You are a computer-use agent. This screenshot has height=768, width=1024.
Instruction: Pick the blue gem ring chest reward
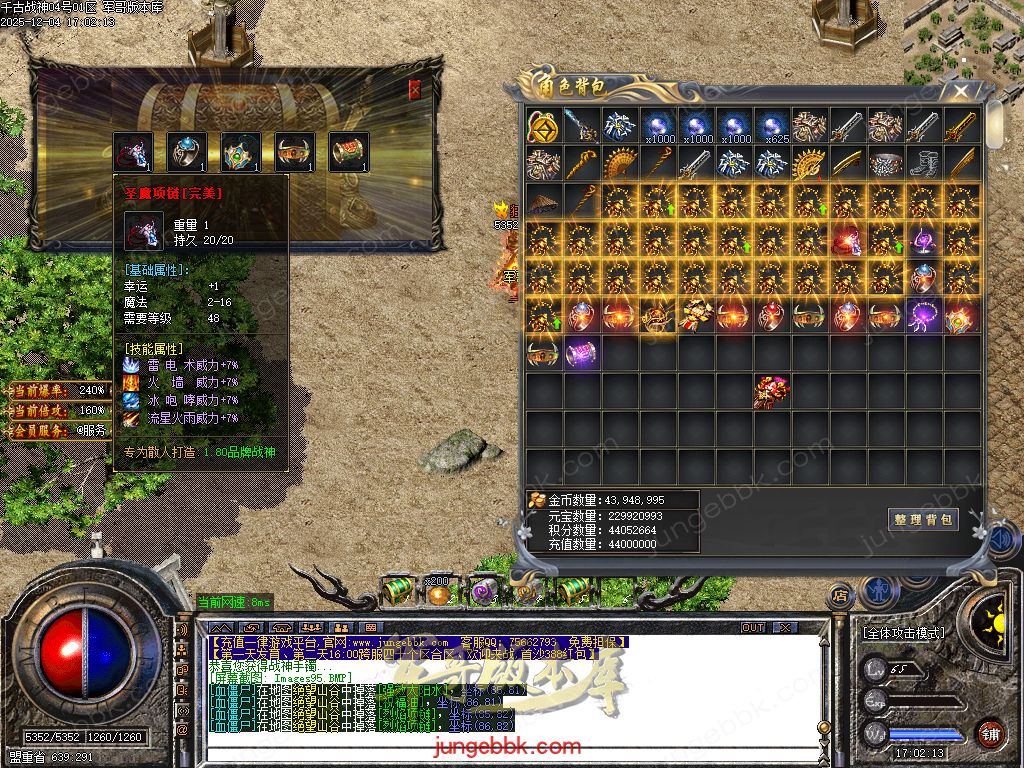tap(187, 152)
